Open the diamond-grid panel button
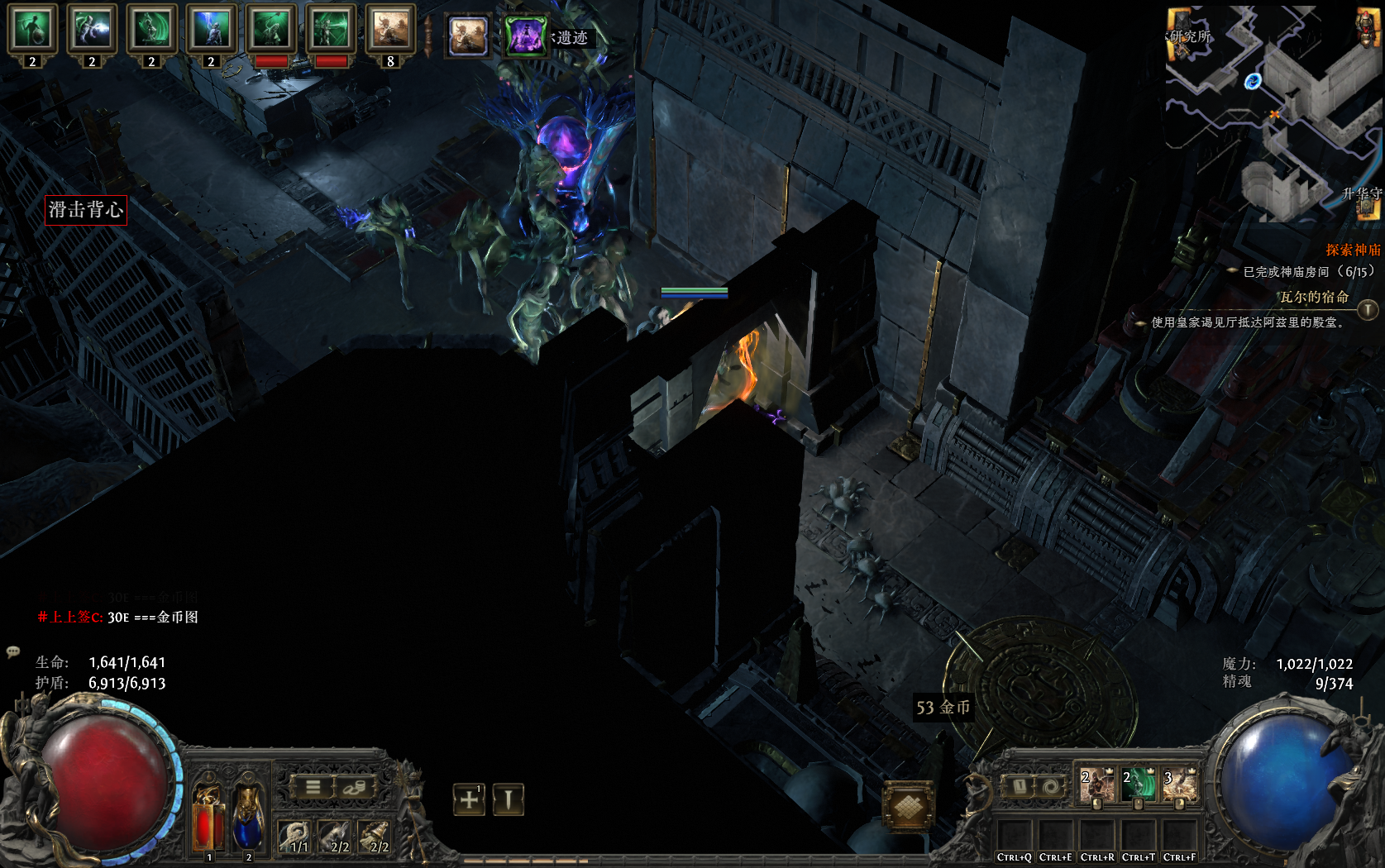Screen dimensions: 1385x868 click(908, 806)
